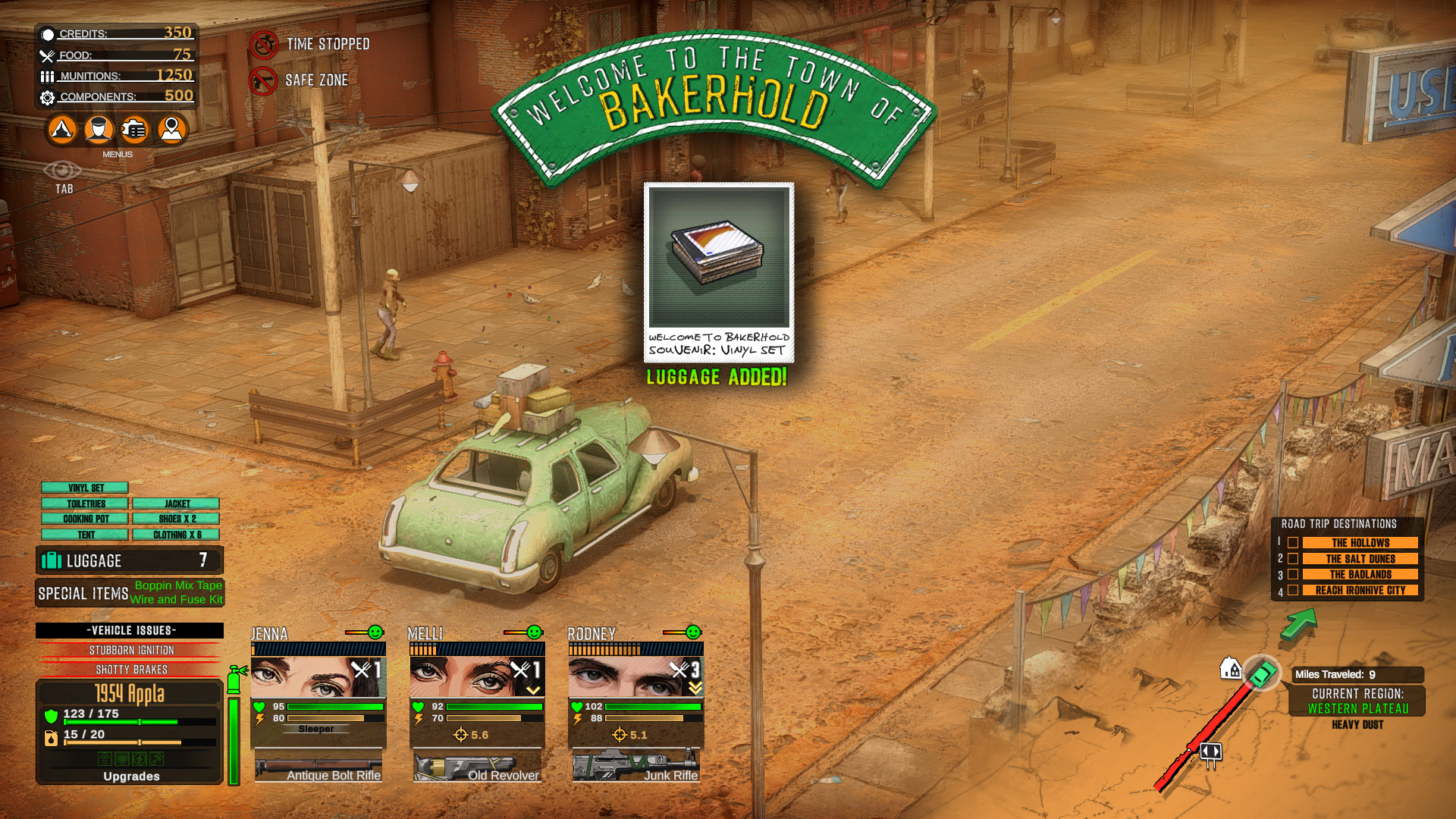Click the Safe Zone indicator
The height and width of the screenshot is (819, 1456).
point(265,80)
